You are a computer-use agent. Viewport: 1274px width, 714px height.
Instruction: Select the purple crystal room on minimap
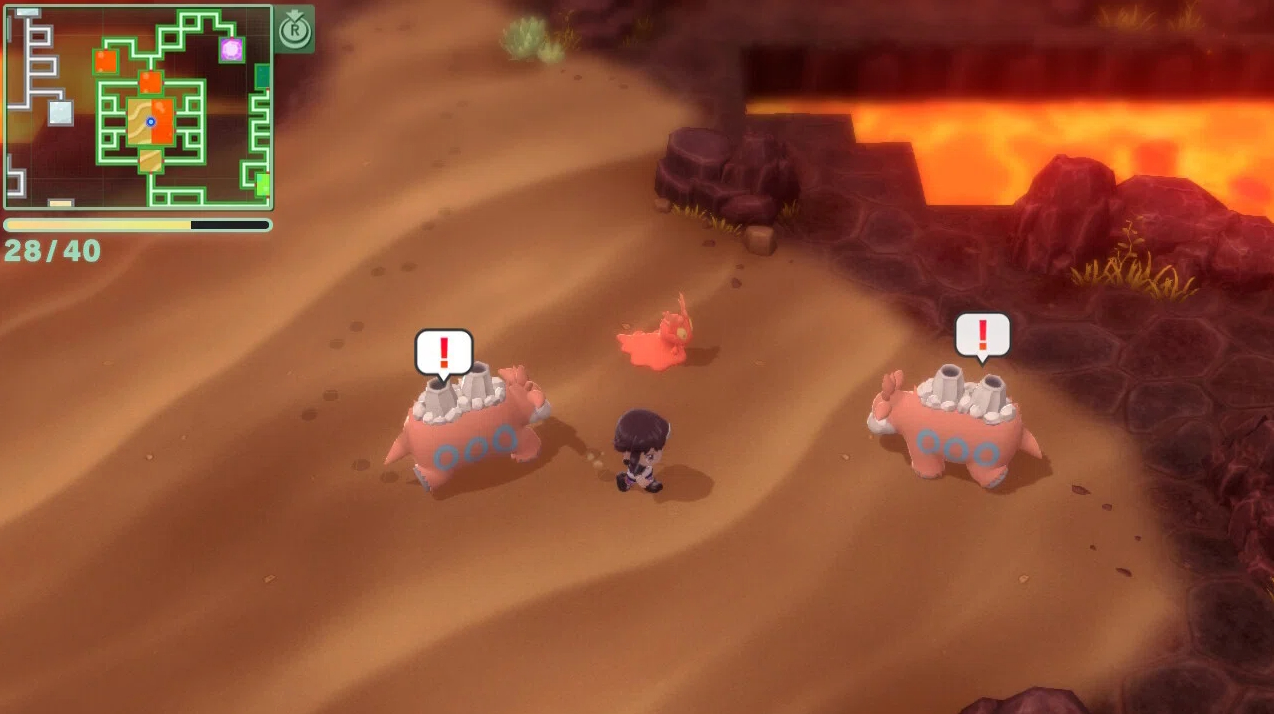pos(232,49)
